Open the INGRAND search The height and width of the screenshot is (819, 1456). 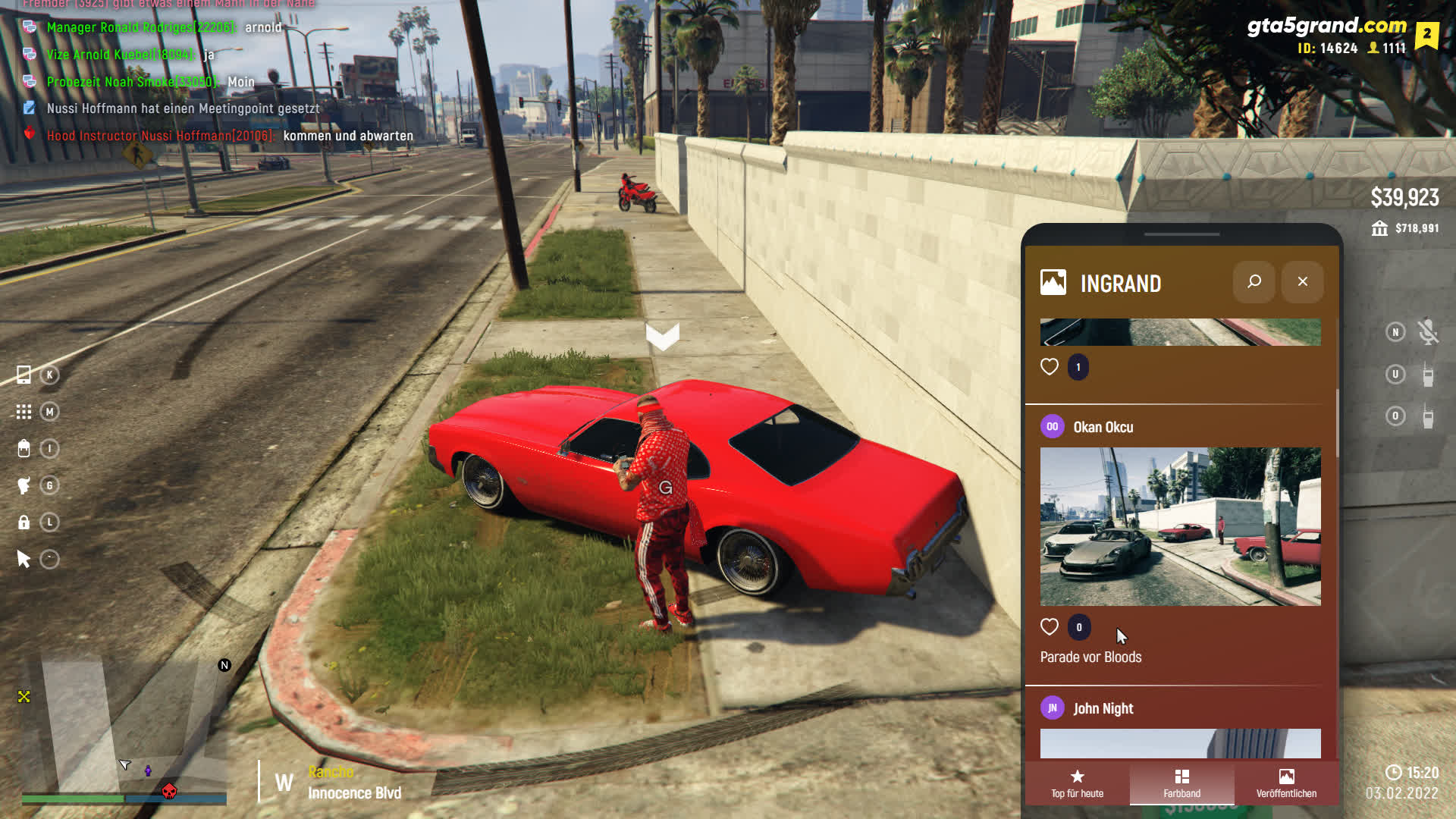coord(1254,282)
